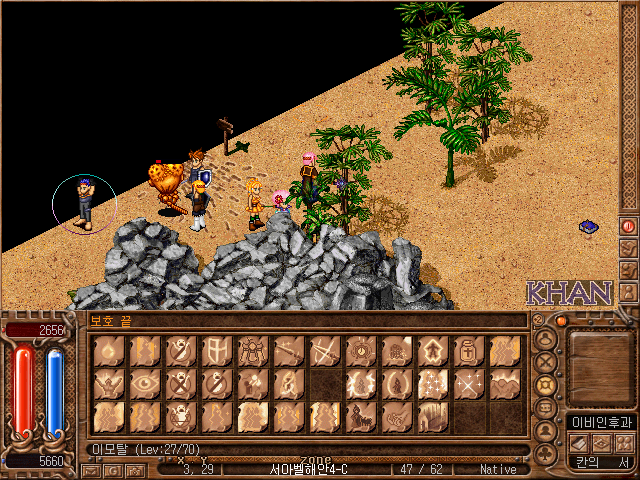
Task: Open the crossed swords round menu button
Action: tap(546, 362)
